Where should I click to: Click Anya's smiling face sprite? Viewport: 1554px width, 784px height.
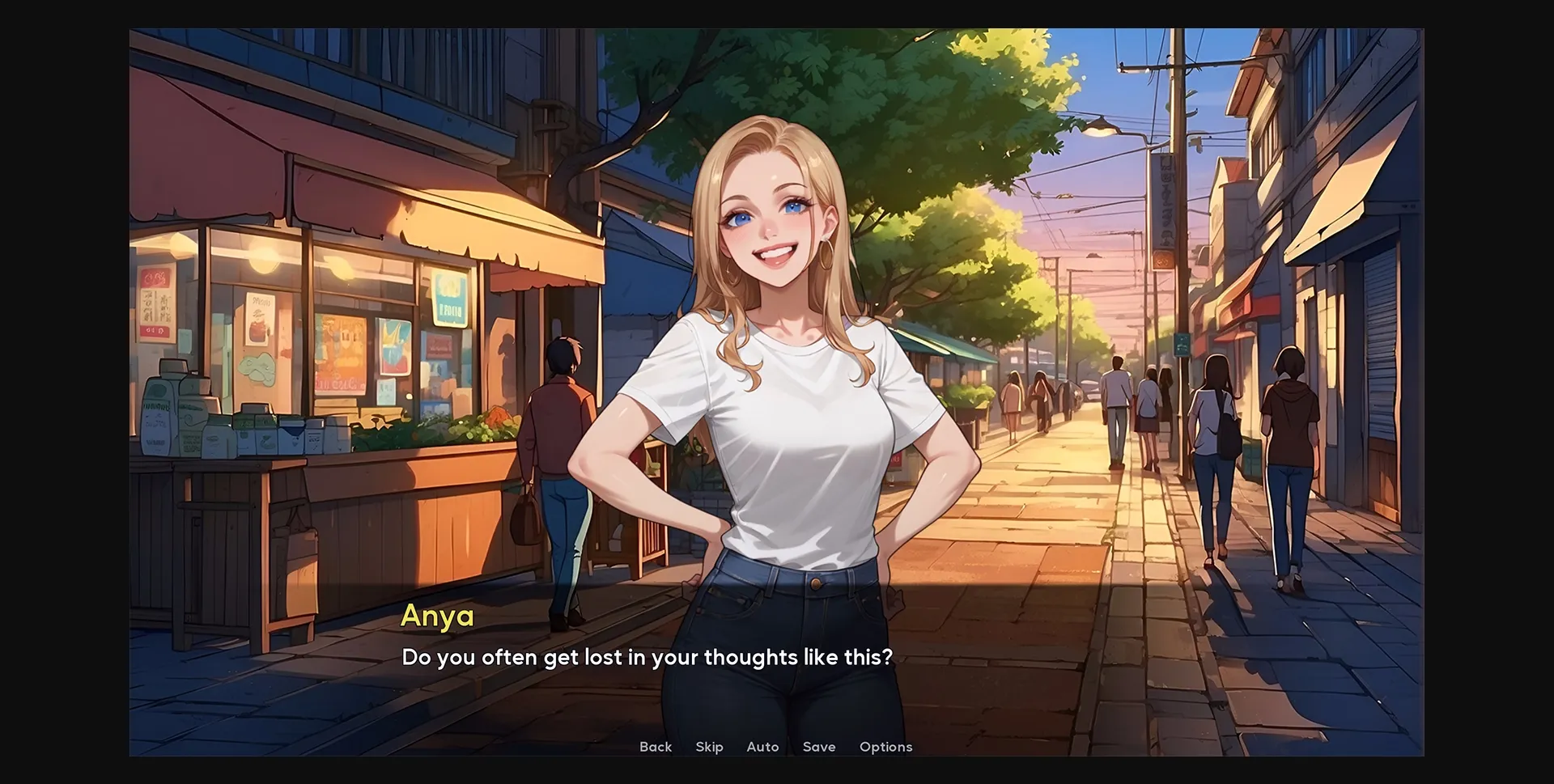pyautogui.click(x=769, y=227)
